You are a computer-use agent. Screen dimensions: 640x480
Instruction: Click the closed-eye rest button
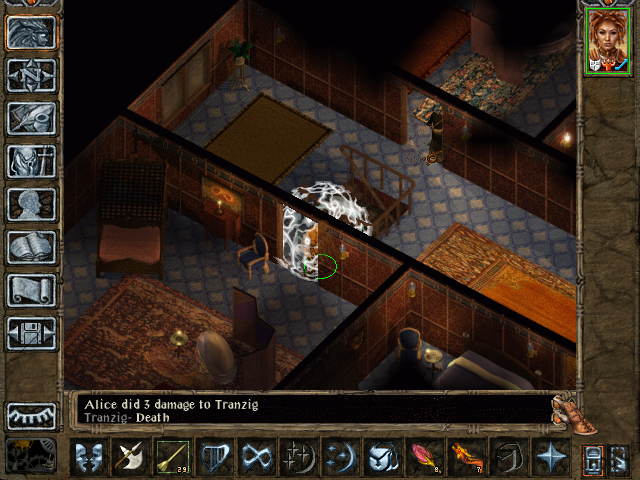pyautogui.click(x=31, y=415)
